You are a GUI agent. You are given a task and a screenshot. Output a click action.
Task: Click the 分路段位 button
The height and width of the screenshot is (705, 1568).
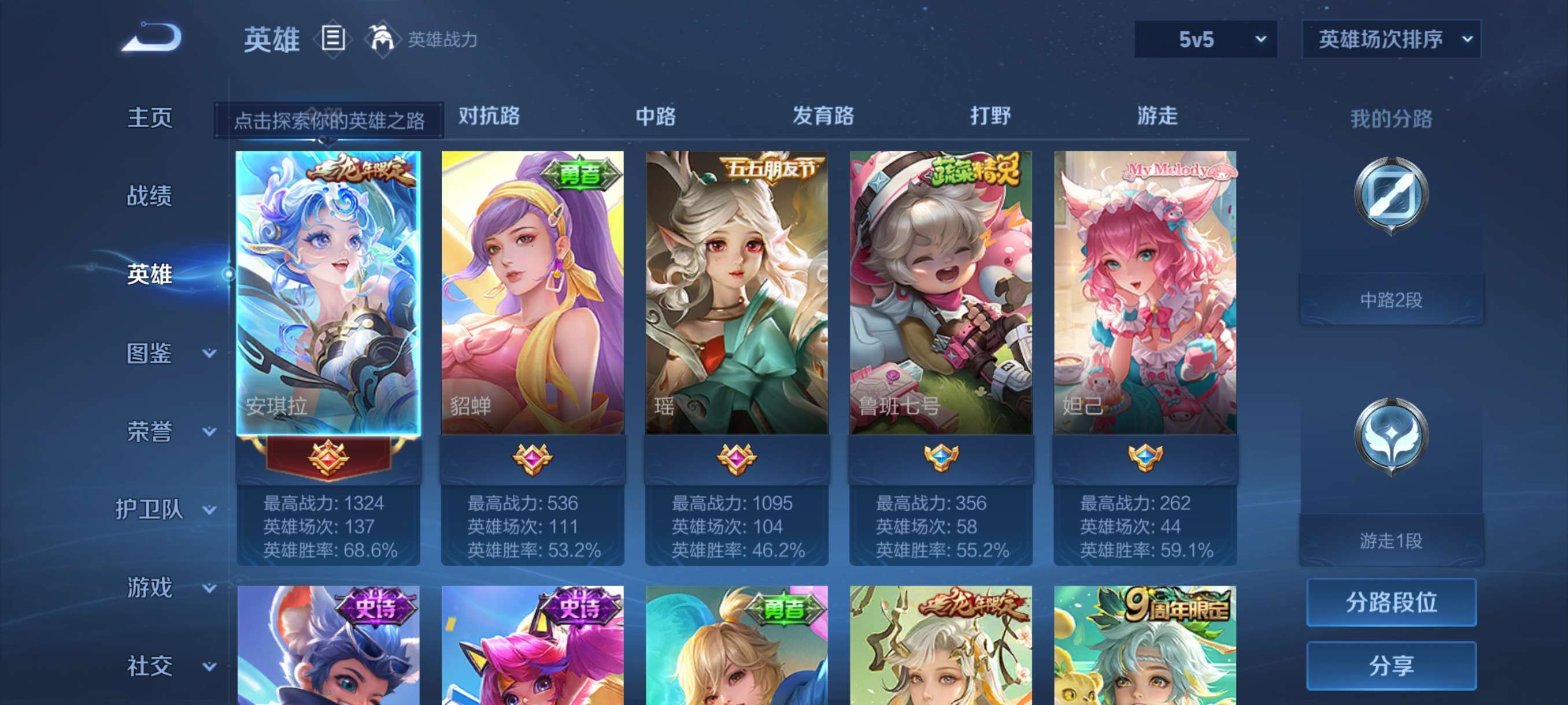click(x=1392, y=603)
